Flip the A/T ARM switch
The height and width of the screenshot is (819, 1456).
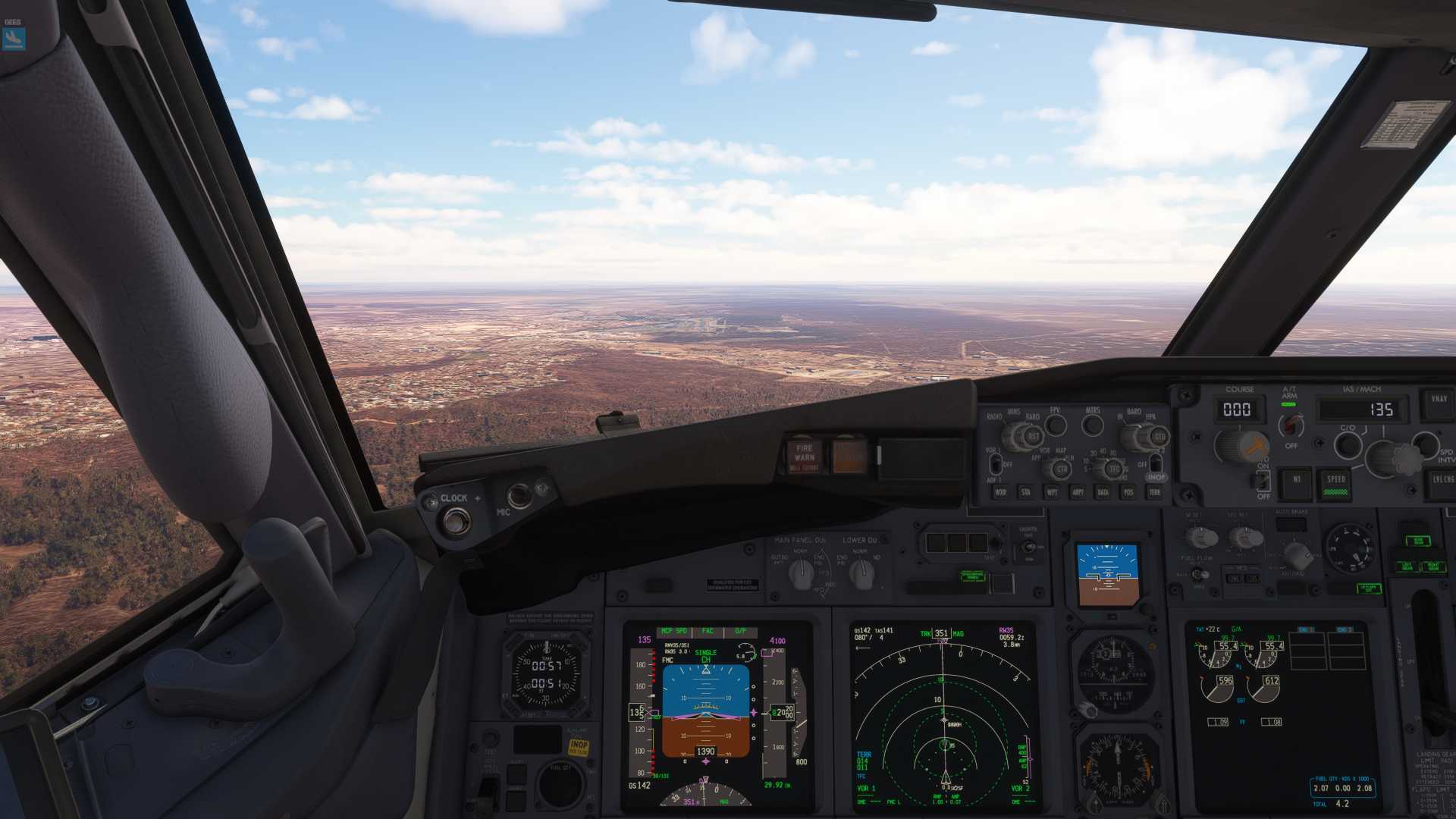coord(1291,425)
